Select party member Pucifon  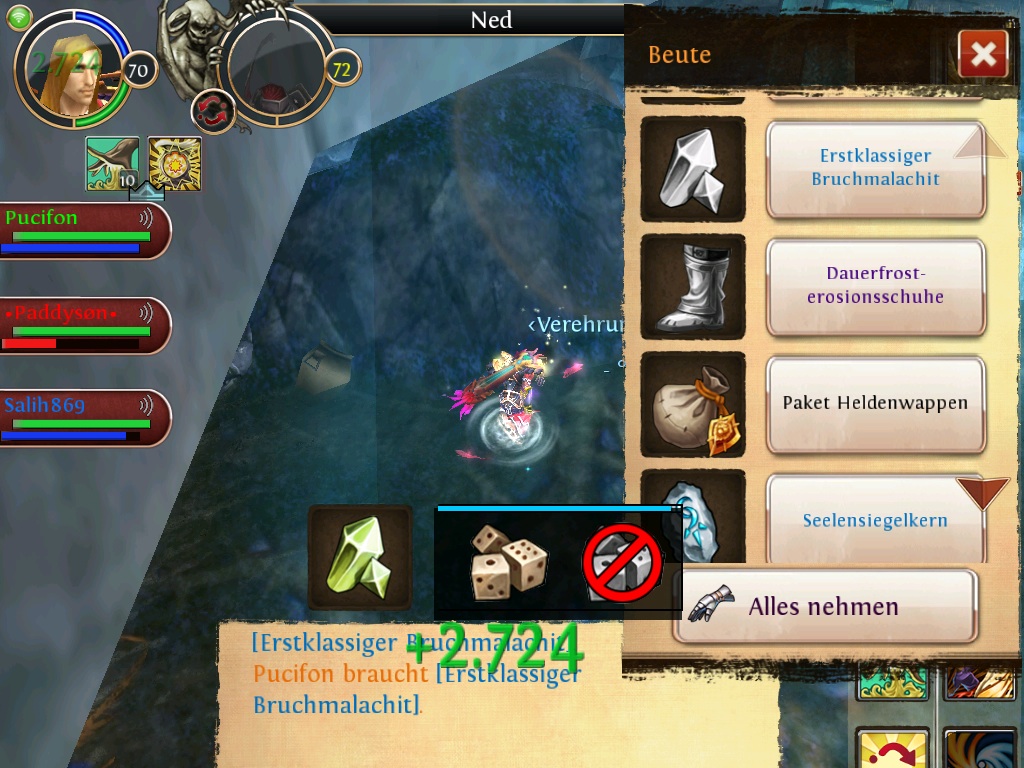[84, 230]
